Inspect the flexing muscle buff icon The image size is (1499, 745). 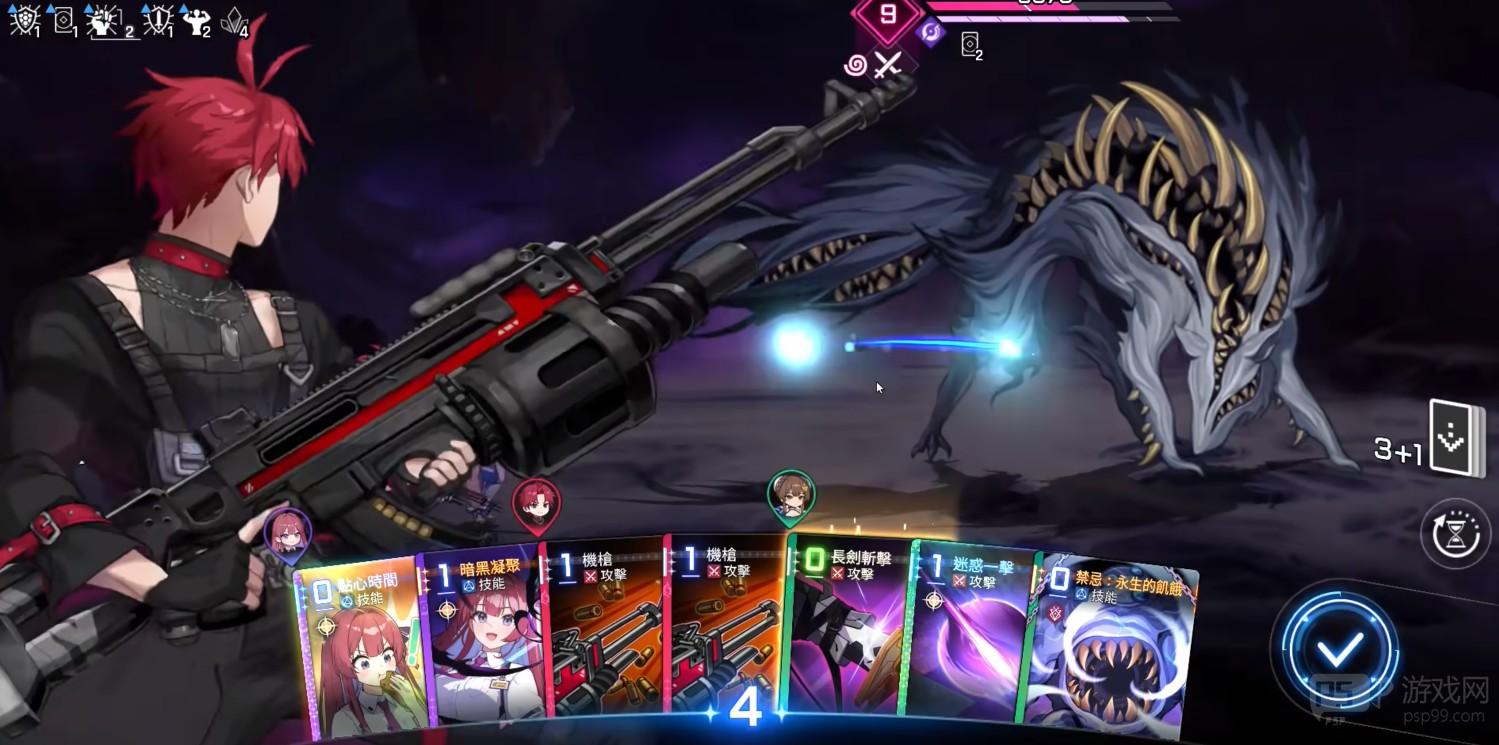point(195,20)
